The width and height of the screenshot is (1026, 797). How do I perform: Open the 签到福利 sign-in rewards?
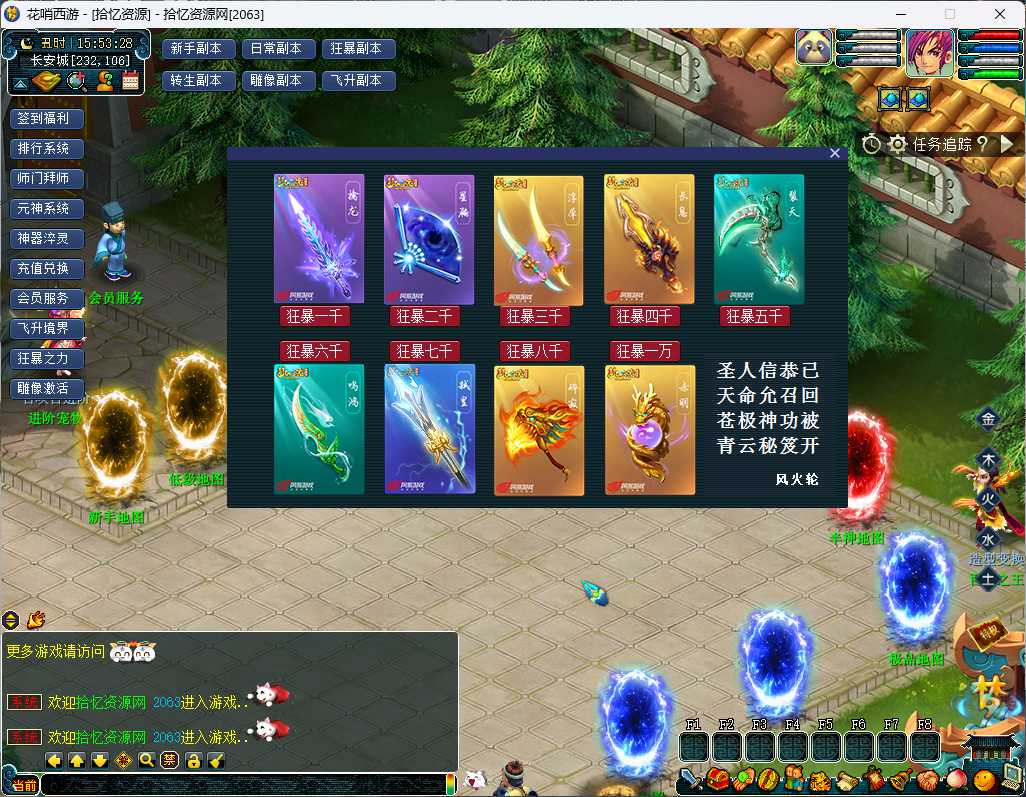(46, 118)
